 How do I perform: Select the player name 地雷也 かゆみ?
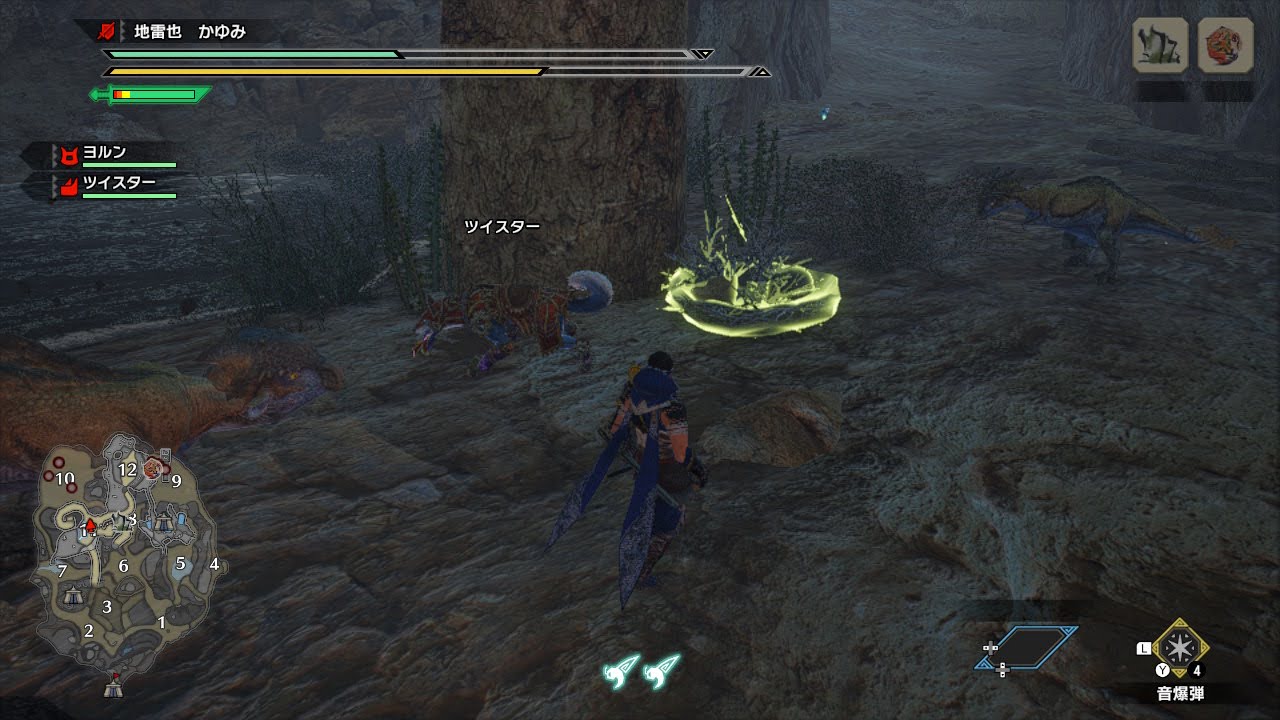pos(190,32)
